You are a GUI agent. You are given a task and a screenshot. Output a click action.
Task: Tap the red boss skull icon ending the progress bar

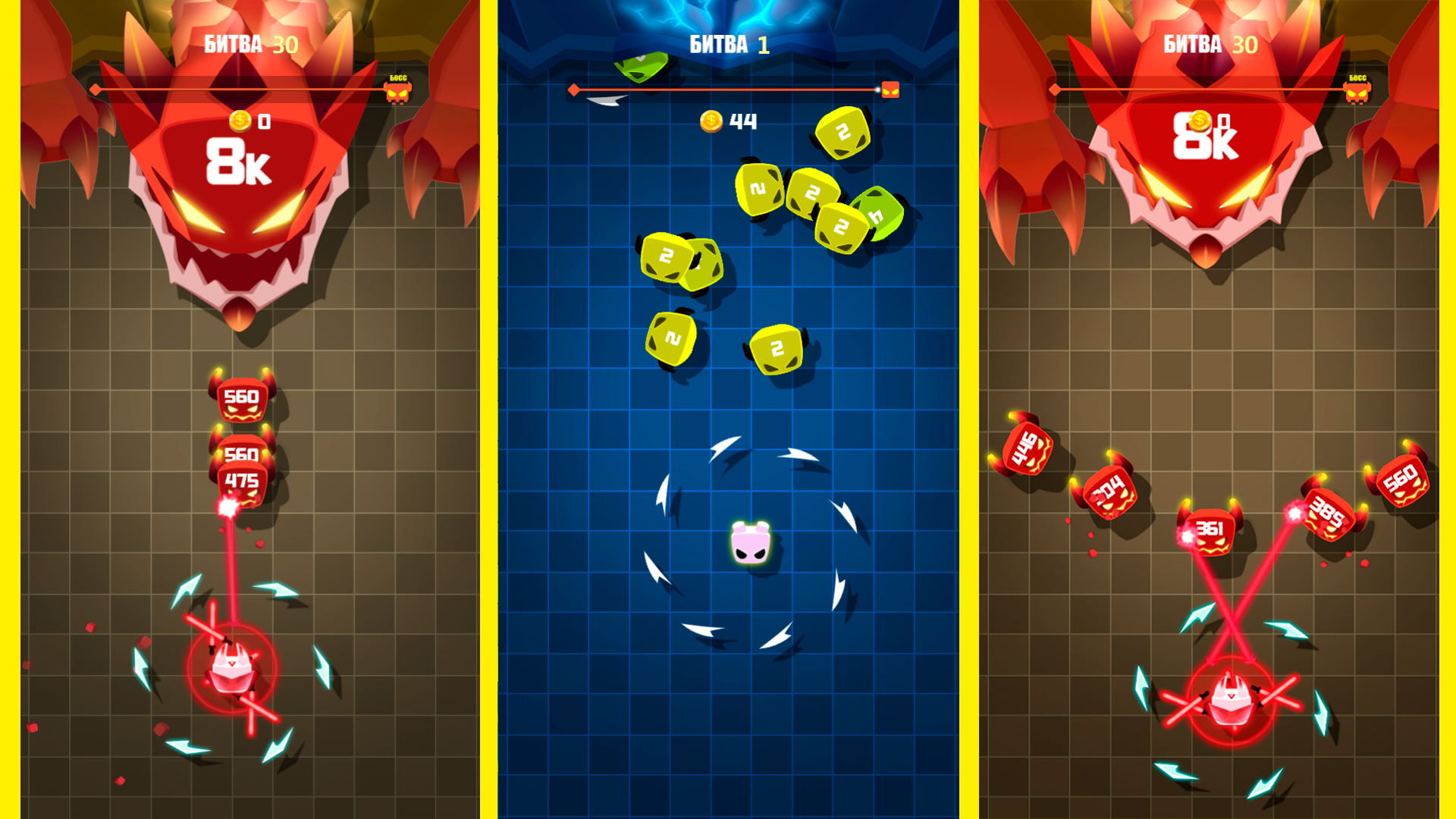[x=889, y=89]
